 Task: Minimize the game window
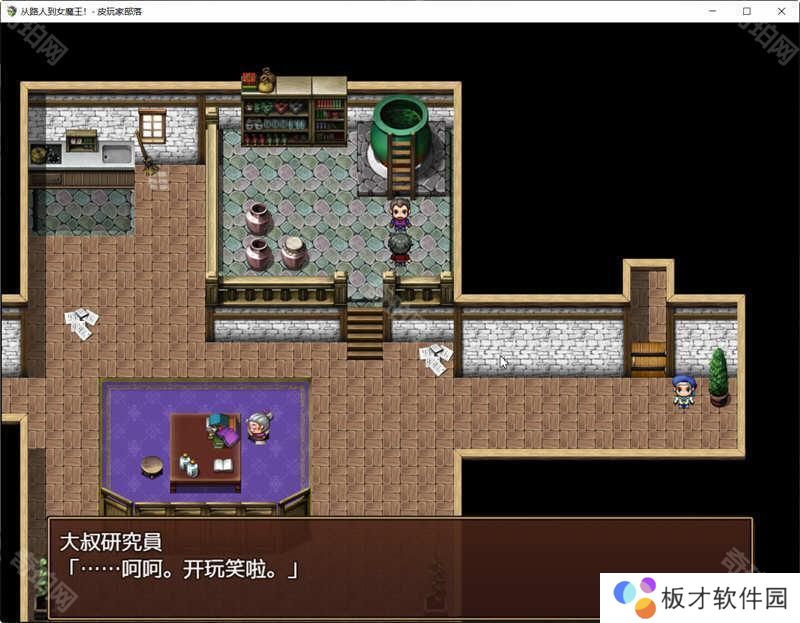[713, 10]
